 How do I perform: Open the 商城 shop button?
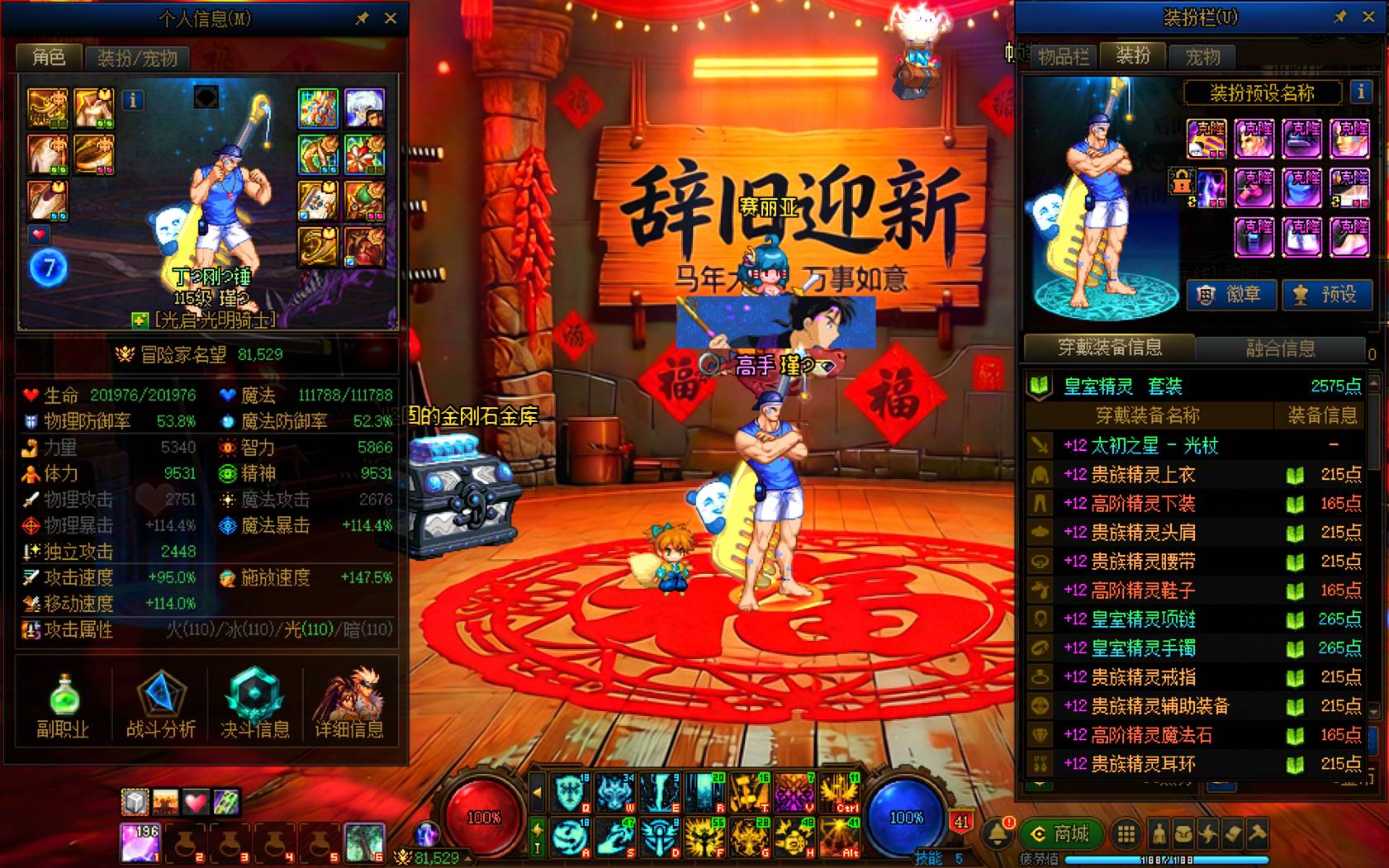(x=1061, y=834)
